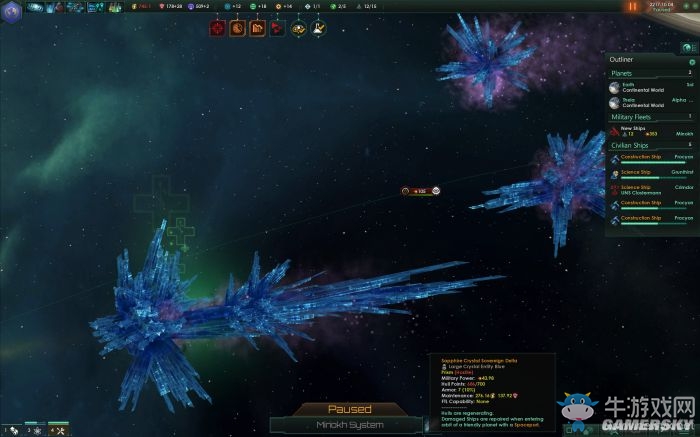Collapse the Military Fleets section header

(x=650, y=117)
